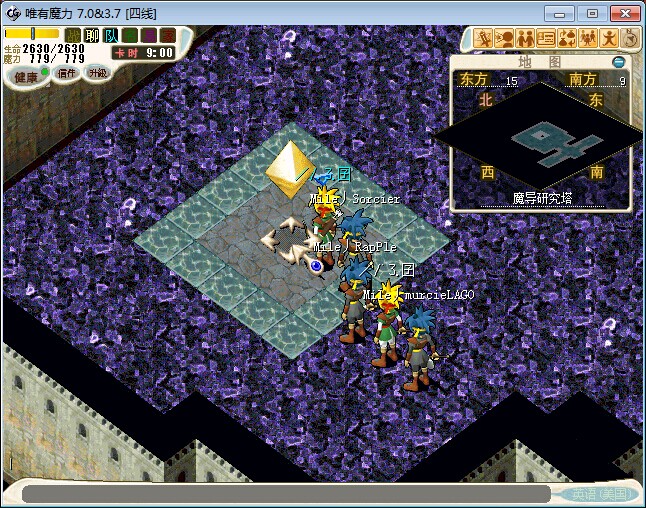Toggle the red 家 family button
The width and height of the screenshot is (646, 508).
(166, 36)
